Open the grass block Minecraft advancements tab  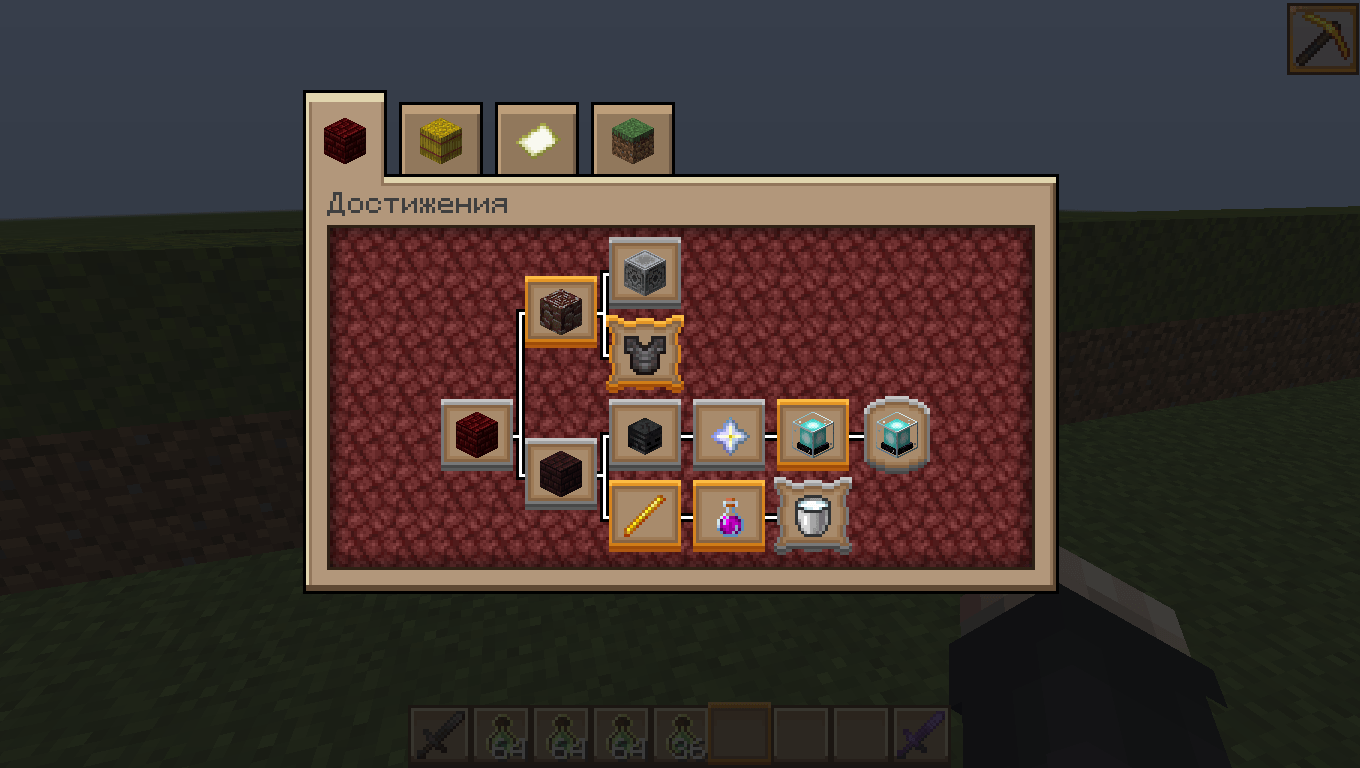coord(632,140)
